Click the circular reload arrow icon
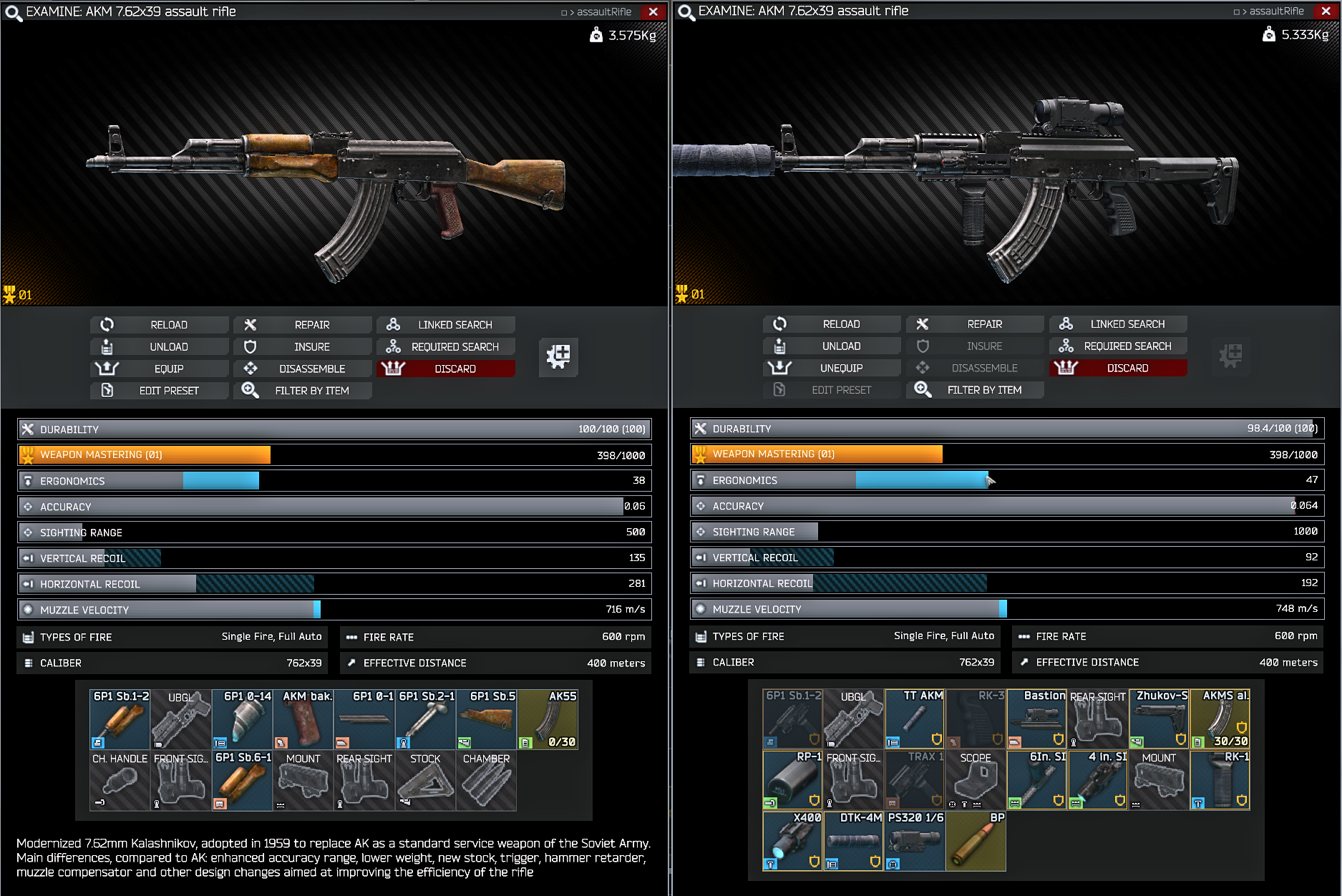The image size is (1342, 896). pyautogui.click(x=107, y=324)
